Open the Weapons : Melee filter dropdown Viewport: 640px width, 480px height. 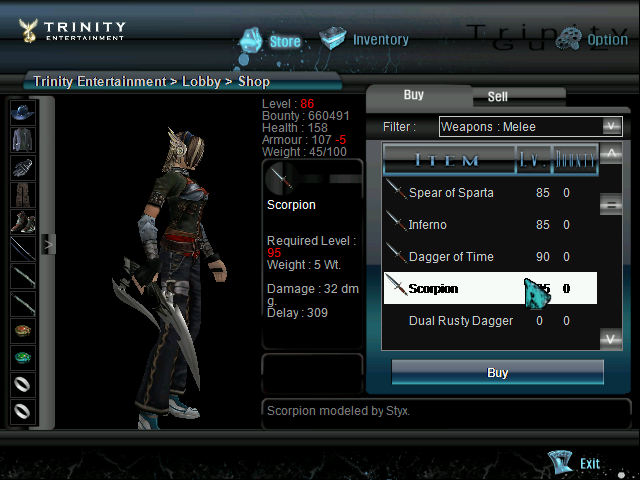[x=530, y=126]
